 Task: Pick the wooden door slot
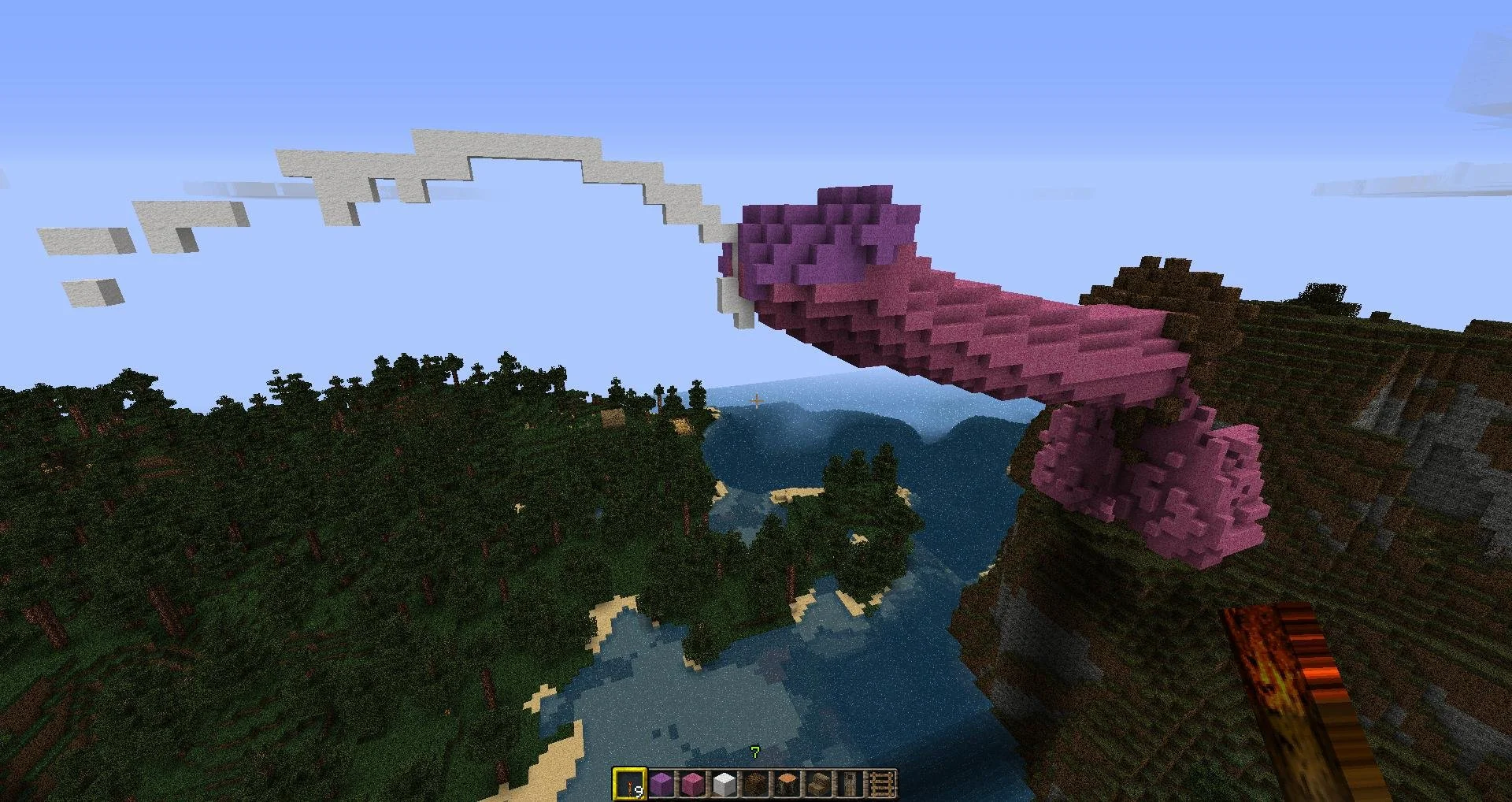point(850,784)
